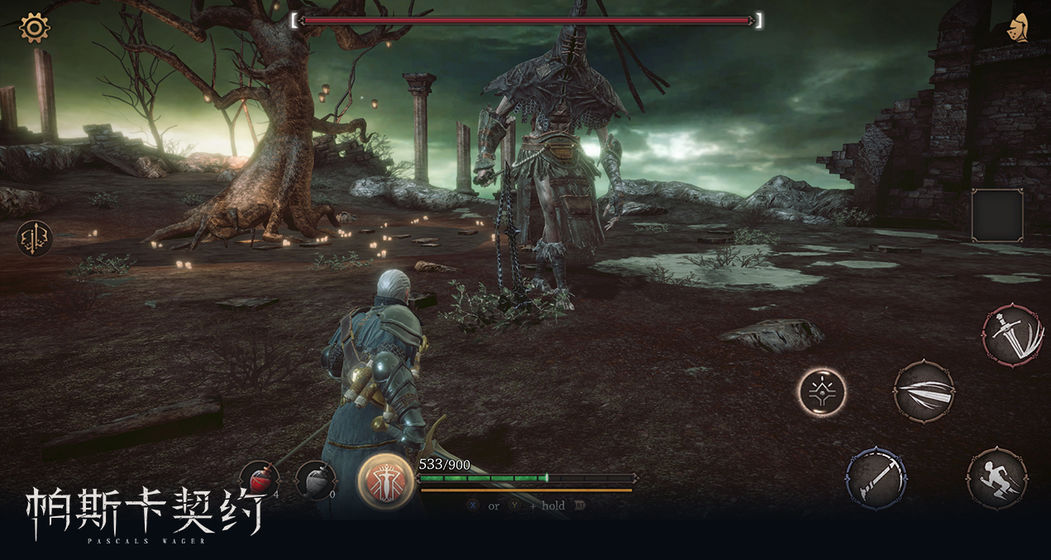Tap the round emblem button beside the tree

tap(34, 238)
